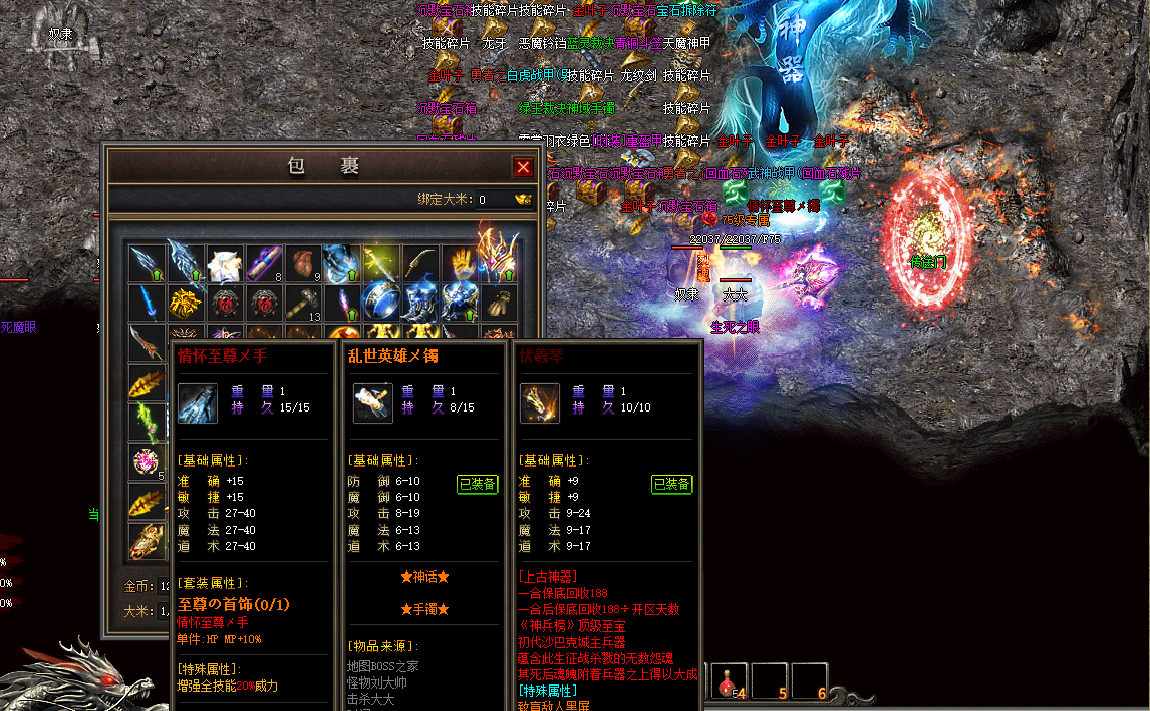Click the gold ingot icon beside 绑定大米
This screenshot has height=711, width=1150.
point(523,199)
